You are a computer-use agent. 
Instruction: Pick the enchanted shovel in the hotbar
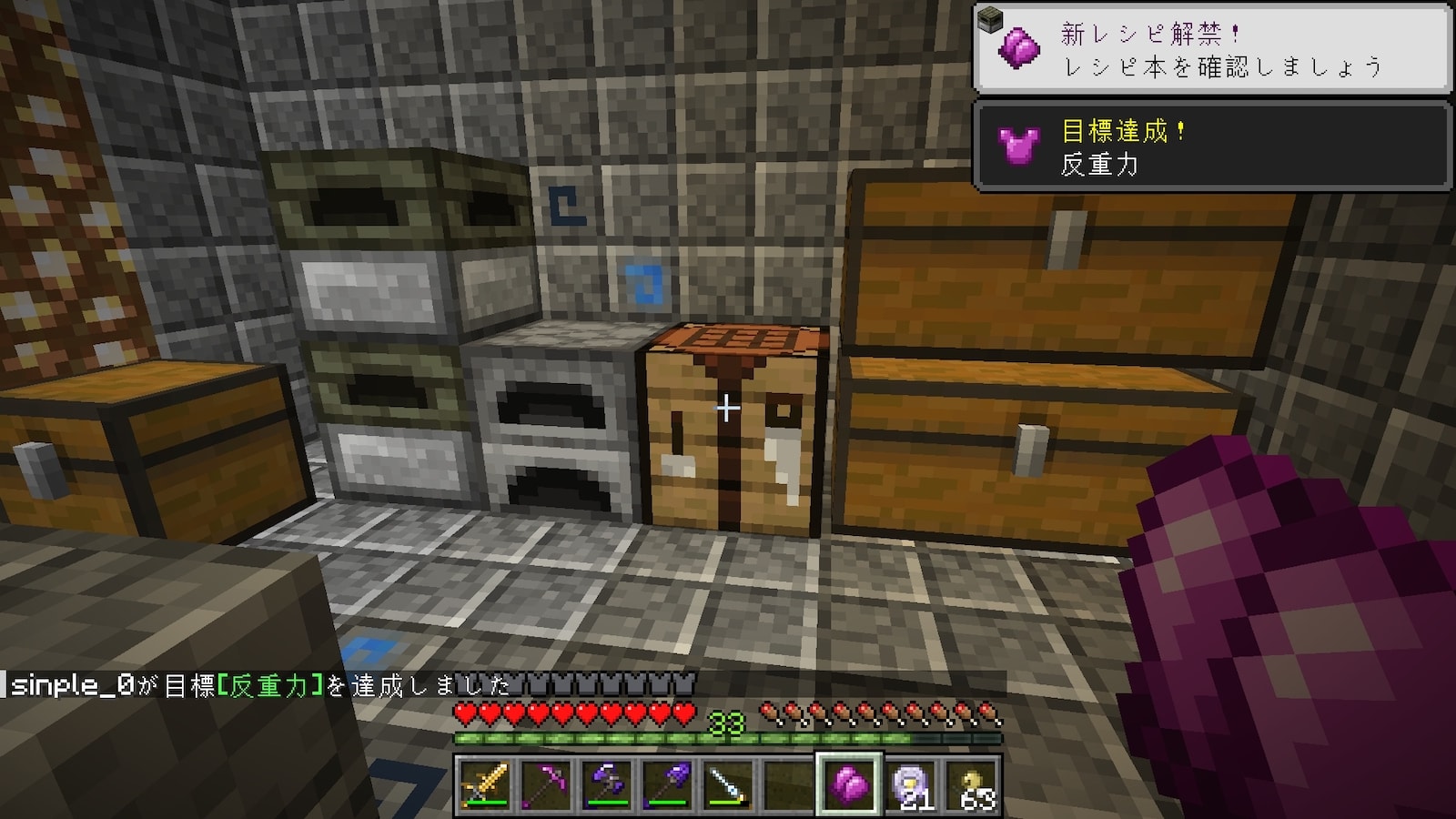[667, 784]
